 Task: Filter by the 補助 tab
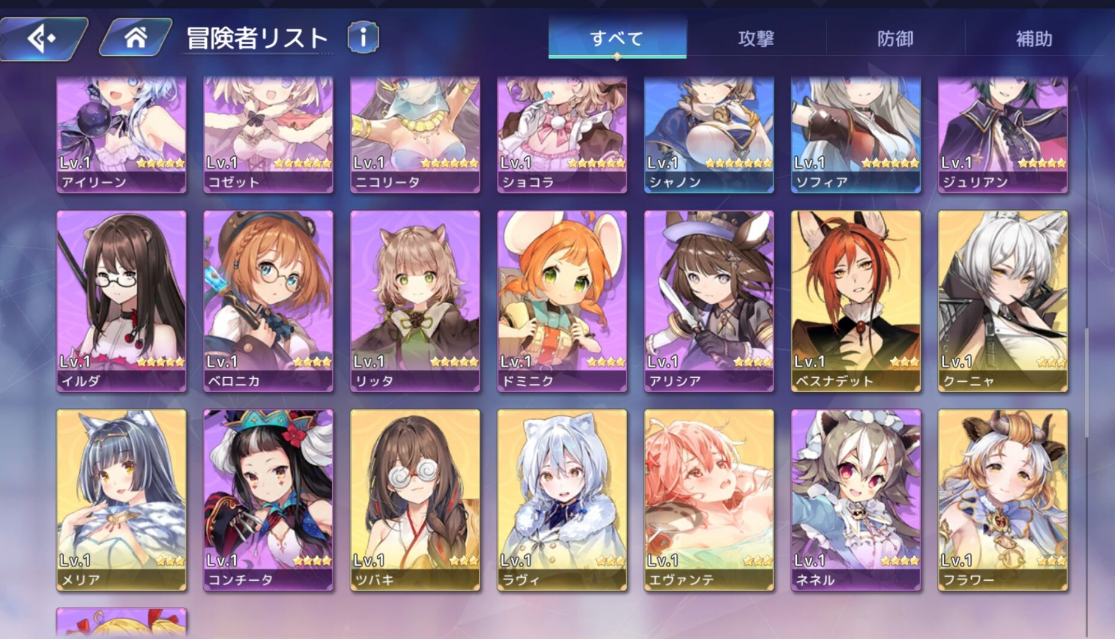(1033, 40)
